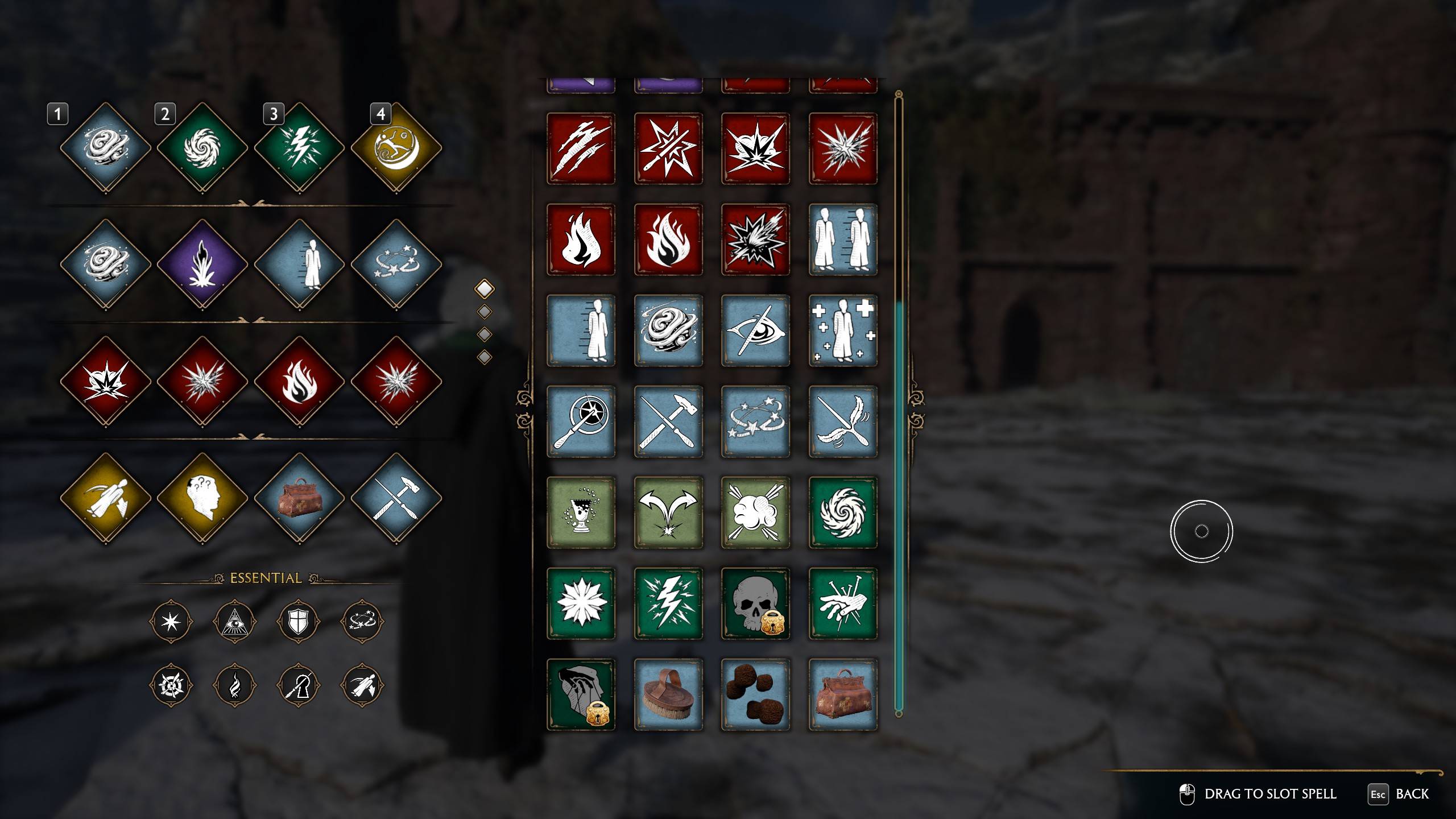
Task: Select the keyhole Alohomora essential icon
Action: [x=298, y=685]
